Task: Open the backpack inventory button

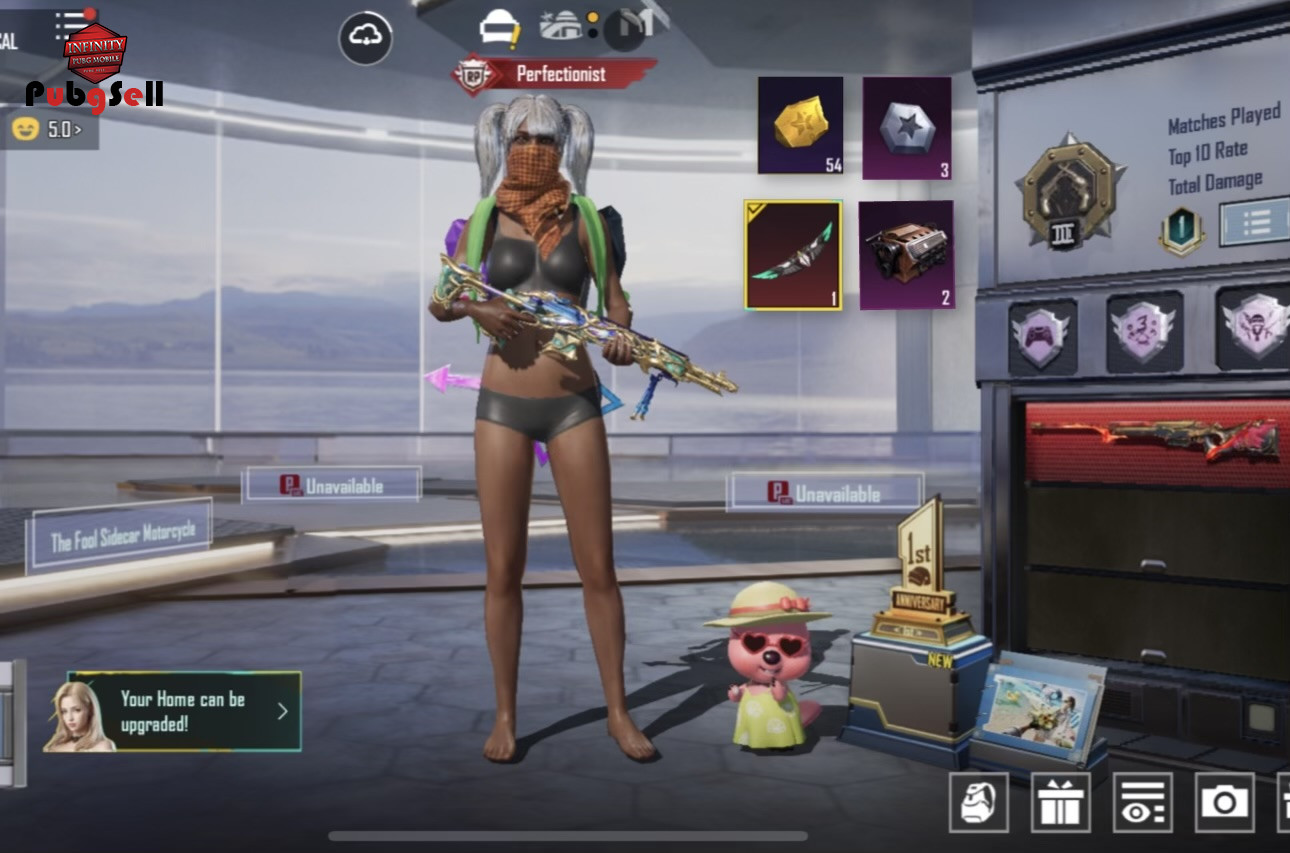Action: [978, 802]
